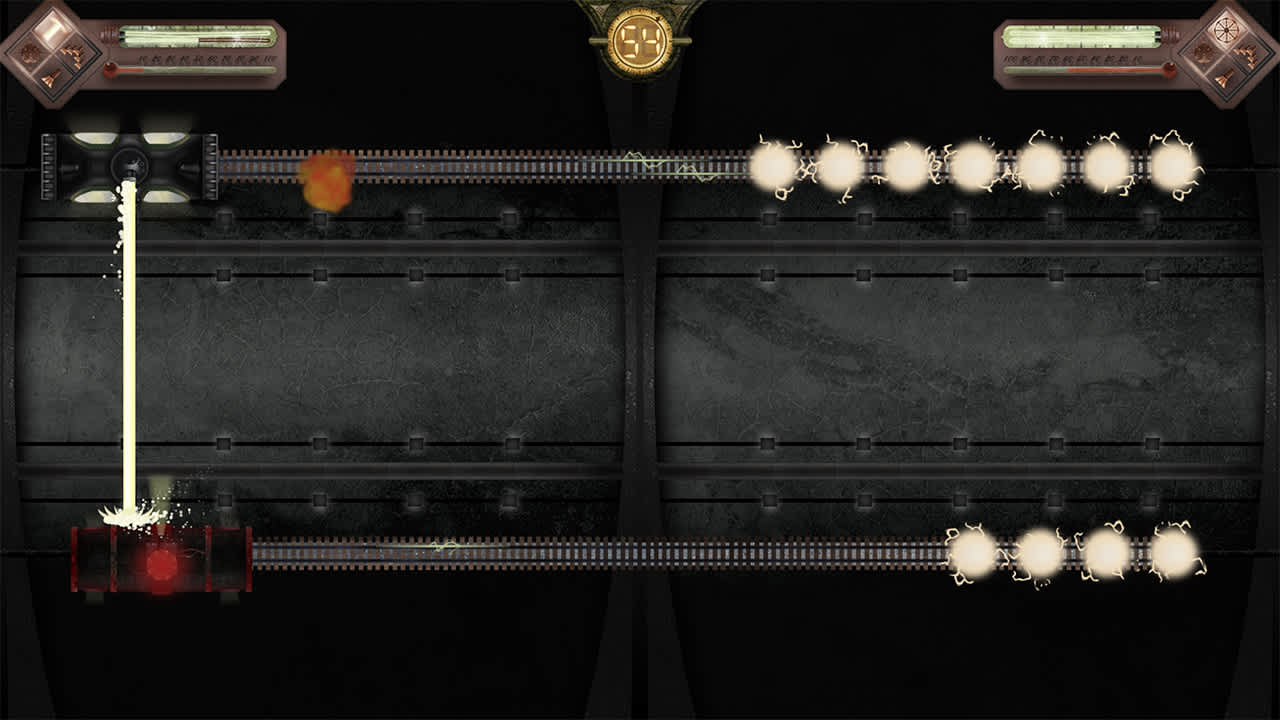Image resolution: width=1280 pixels, height=720 pixels.
Task: Select the tree-gear ability icon in right diamond
Action: click(x=1203, y=55)
